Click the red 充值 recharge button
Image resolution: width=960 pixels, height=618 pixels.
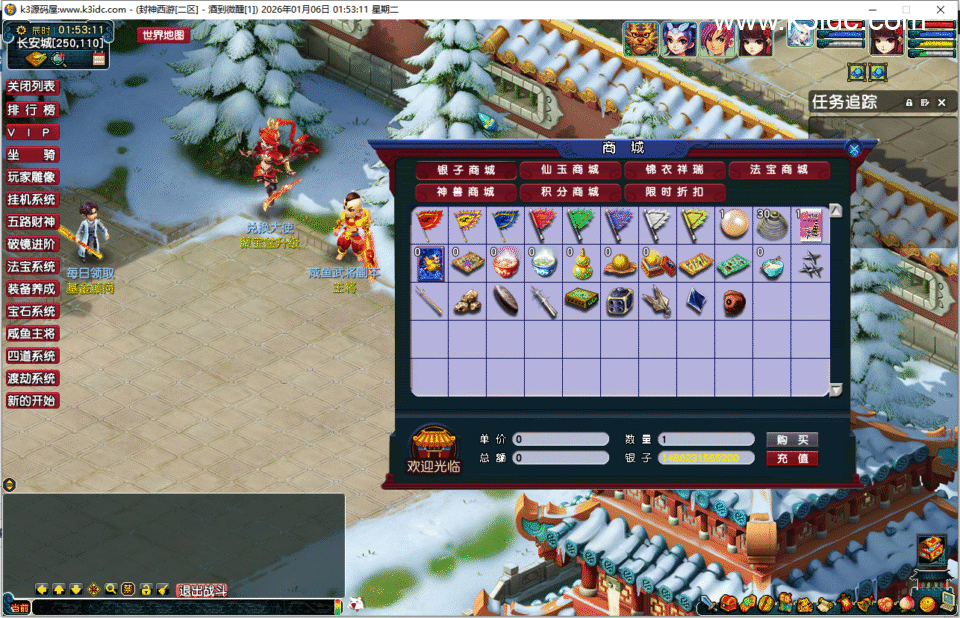tap(791, 458)
